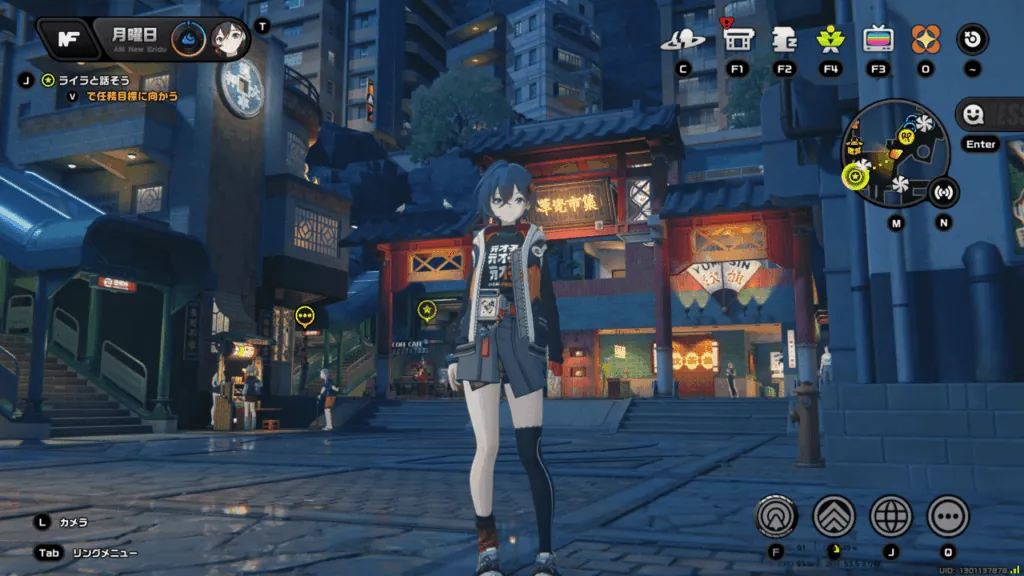Click the NF logo button
This screenshot has width=1024, height=576.
pos(68,39)
